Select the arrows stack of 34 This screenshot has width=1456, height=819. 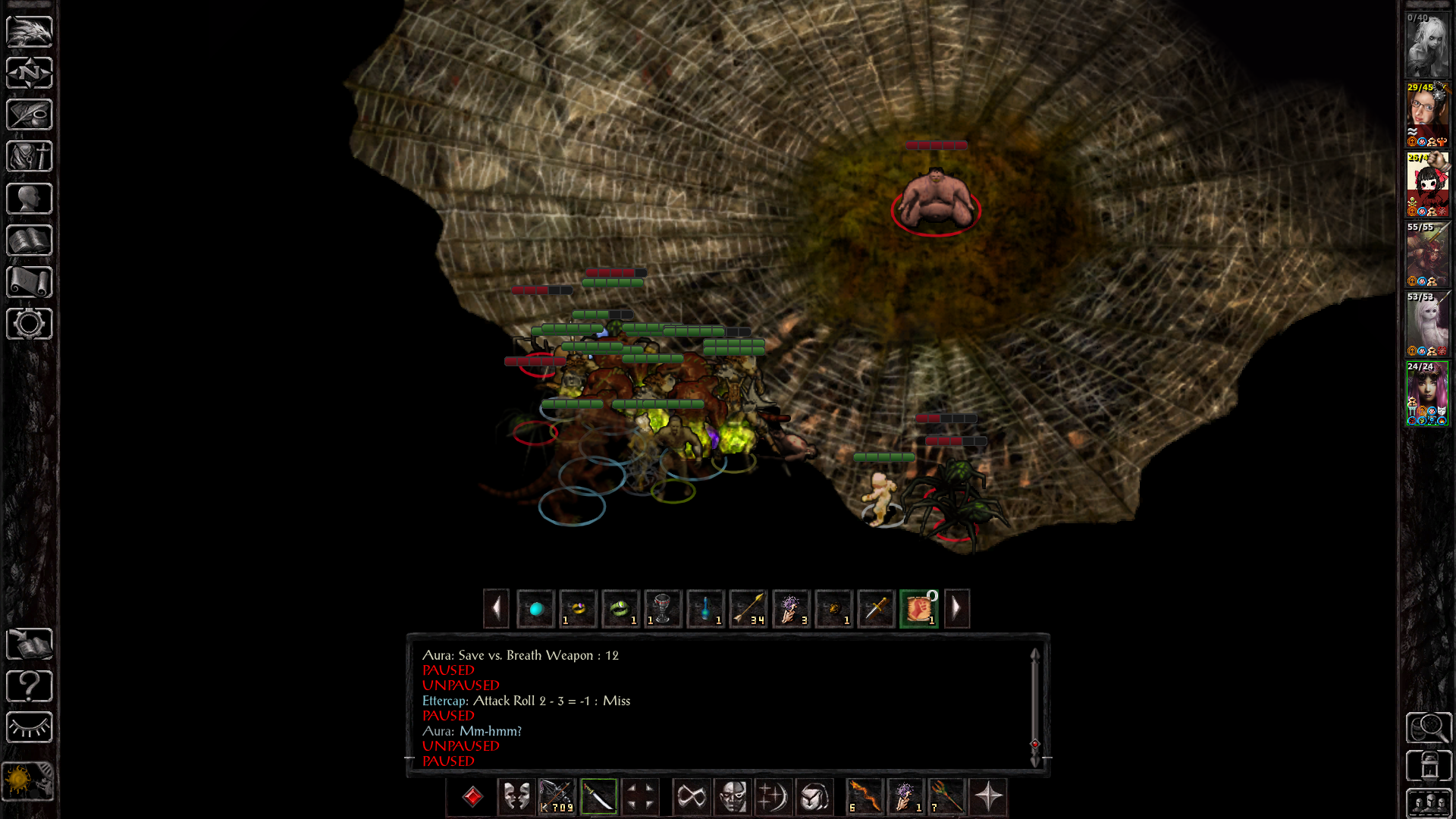click(748, 608)
